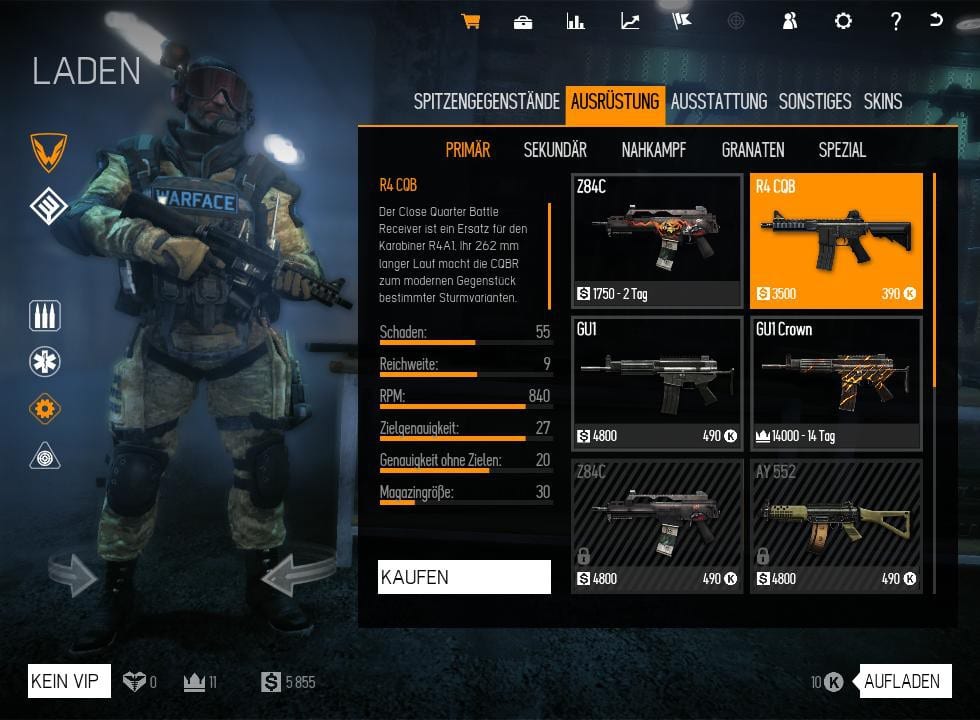The image size is (980, 720).
Task: Select the medic class cross icon
Action: [x=46, y=362]
